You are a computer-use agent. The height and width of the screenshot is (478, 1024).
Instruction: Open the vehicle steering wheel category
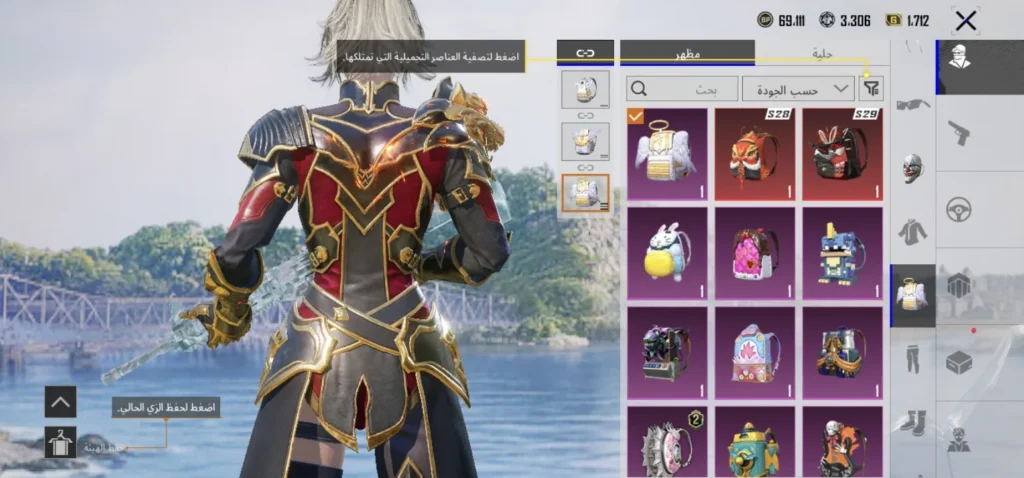click(x=959, y=209)
